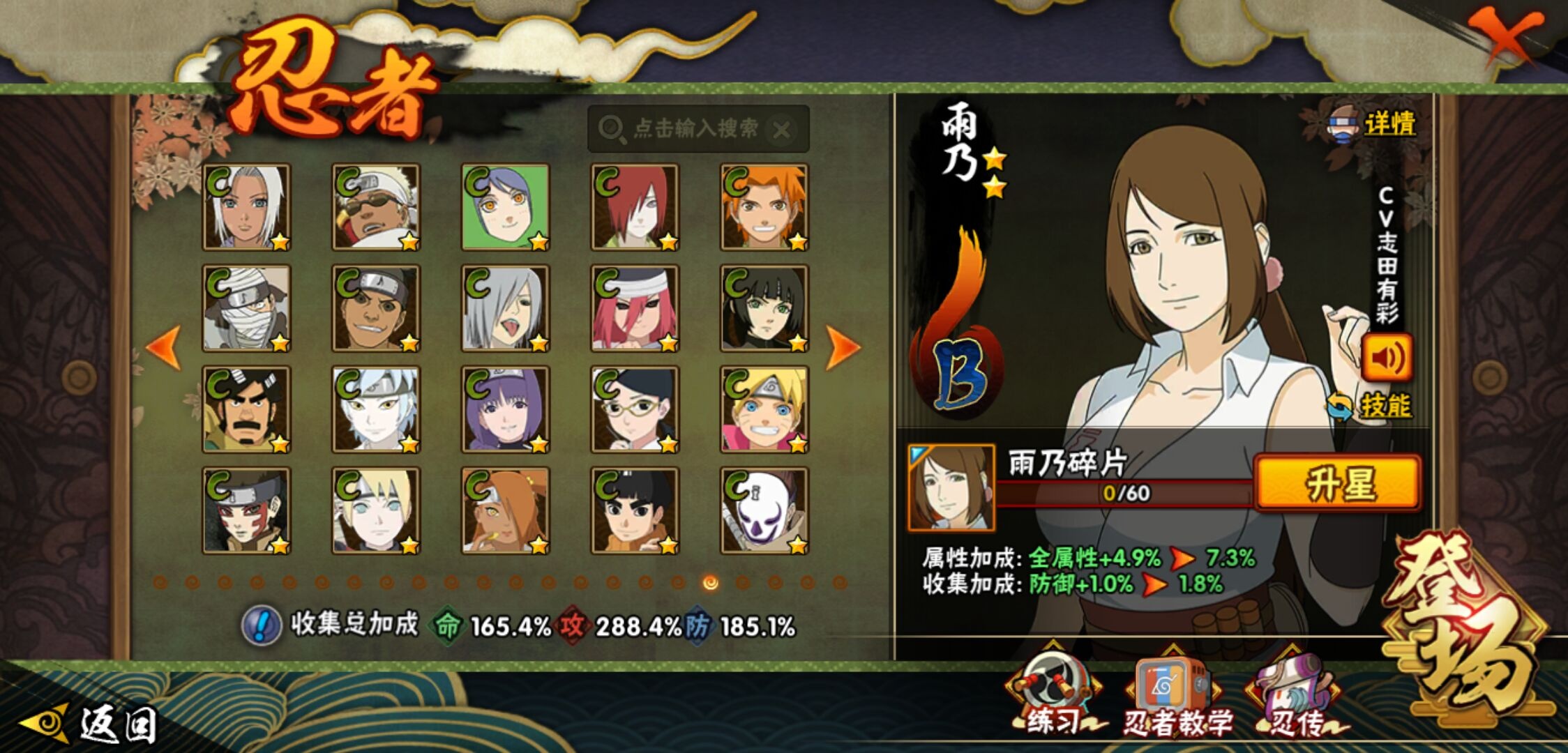
Task: Select the mustached ninja portrait
Action: tap(246, 410)
